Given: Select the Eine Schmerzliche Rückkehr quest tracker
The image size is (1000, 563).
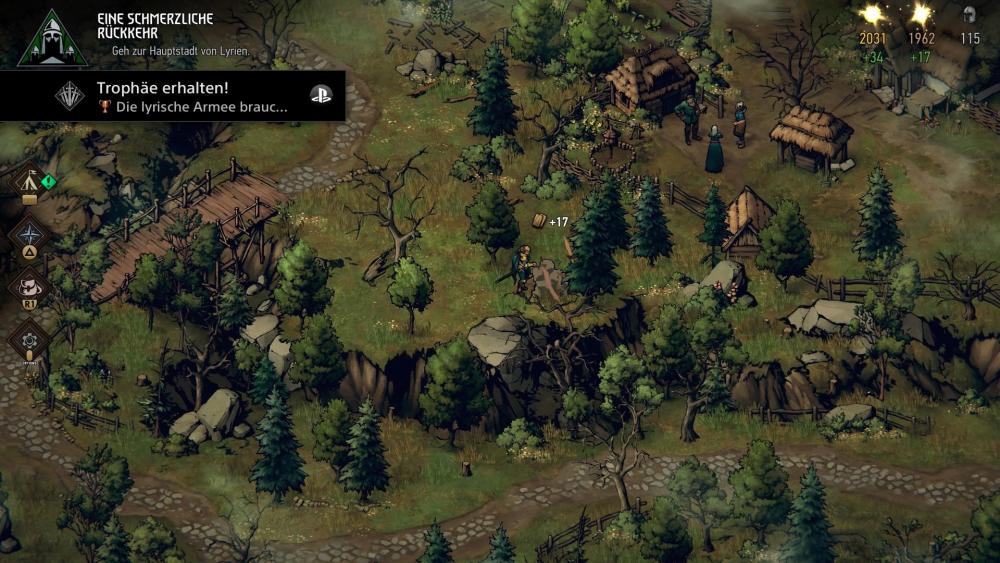Looking at the screenshot, I should click(150, 34).
